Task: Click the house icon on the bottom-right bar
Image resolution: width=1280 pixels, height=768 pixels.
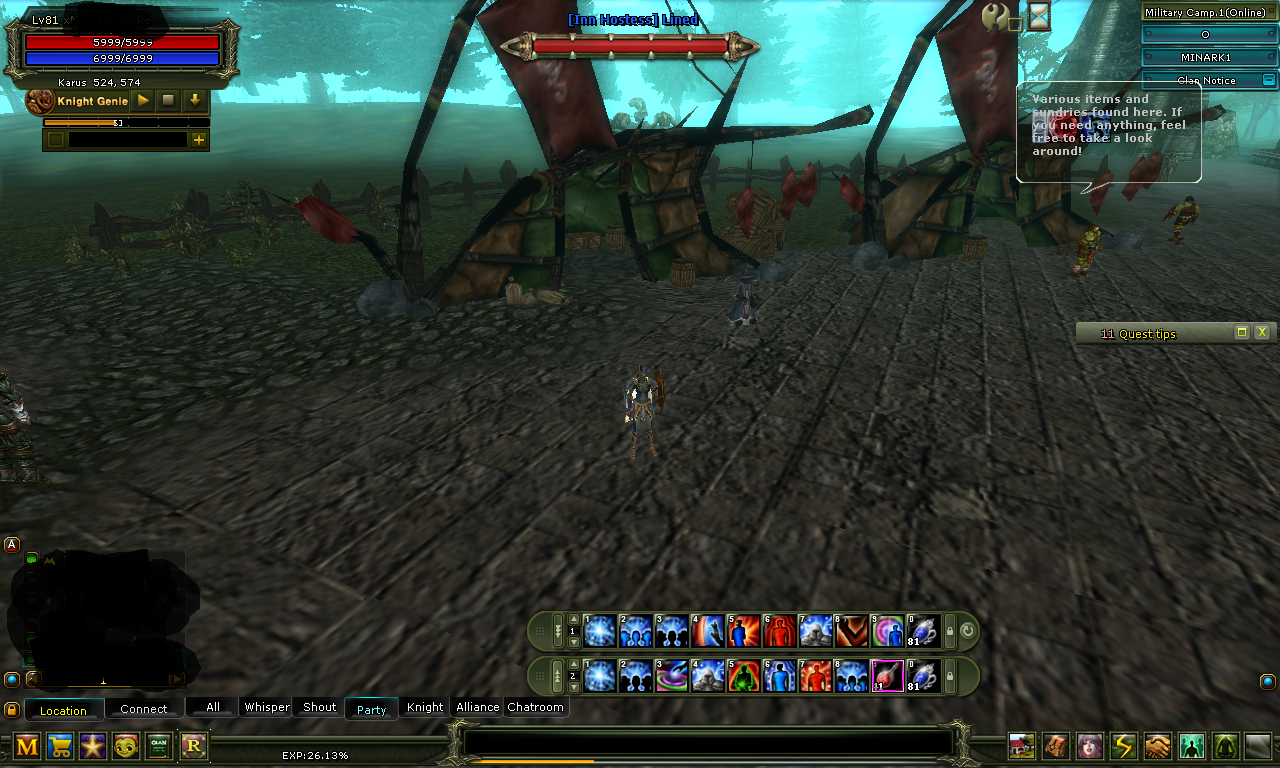Action: pyautogui.click(x=1021, y=745)
